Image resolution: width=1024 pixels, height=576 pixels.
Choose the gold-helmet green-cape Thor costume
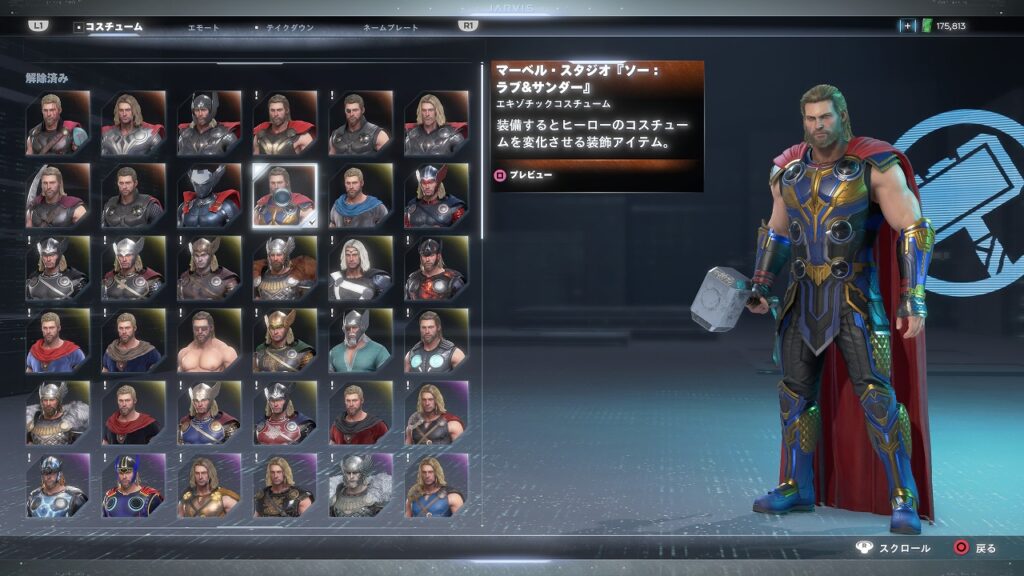click(284, 342)
